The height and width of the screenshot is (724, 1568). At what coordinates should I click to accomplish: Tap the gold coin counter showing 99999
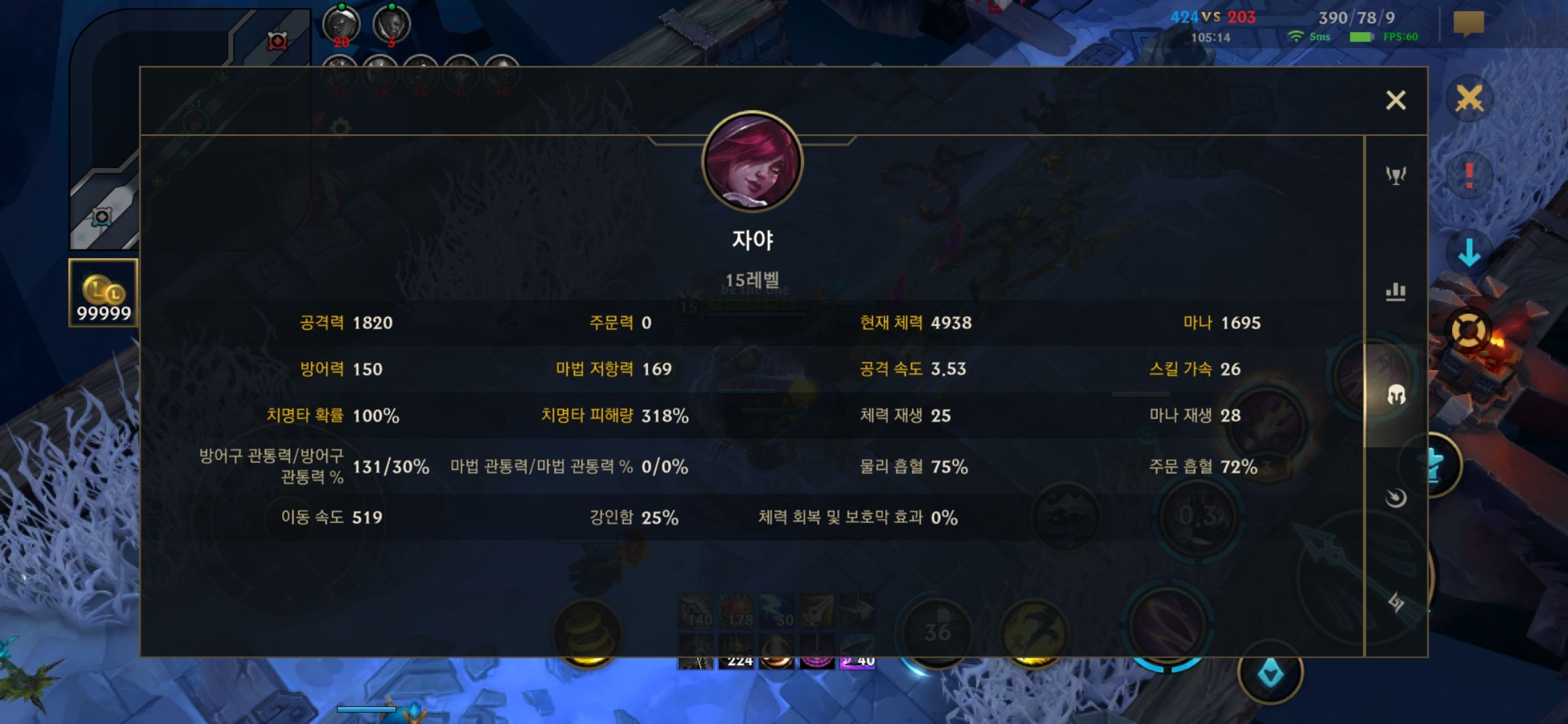click(x=102, y=292)
